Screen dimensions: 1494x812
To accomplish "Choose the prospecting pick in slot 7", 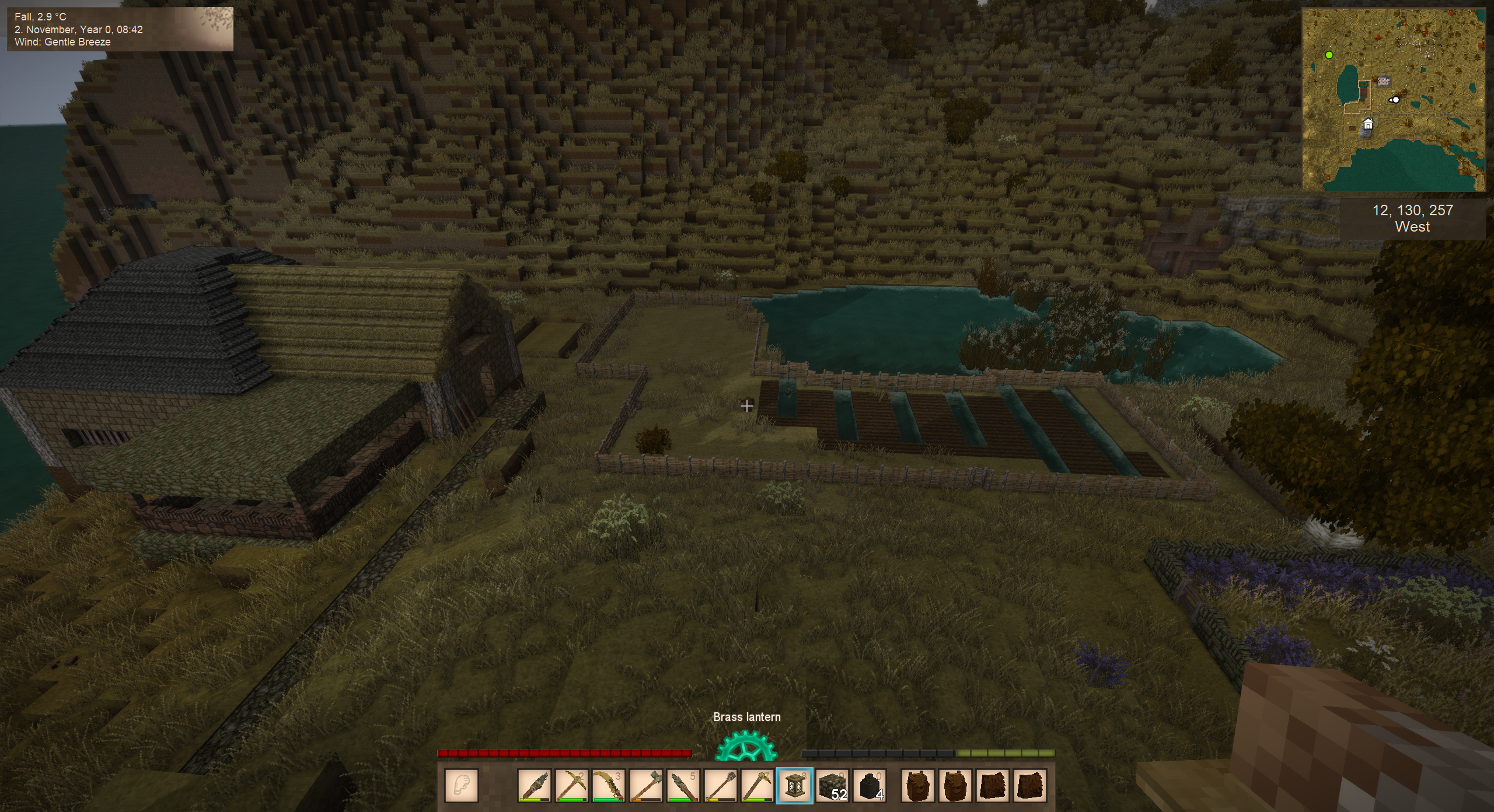I will click(x=757, y=785).
